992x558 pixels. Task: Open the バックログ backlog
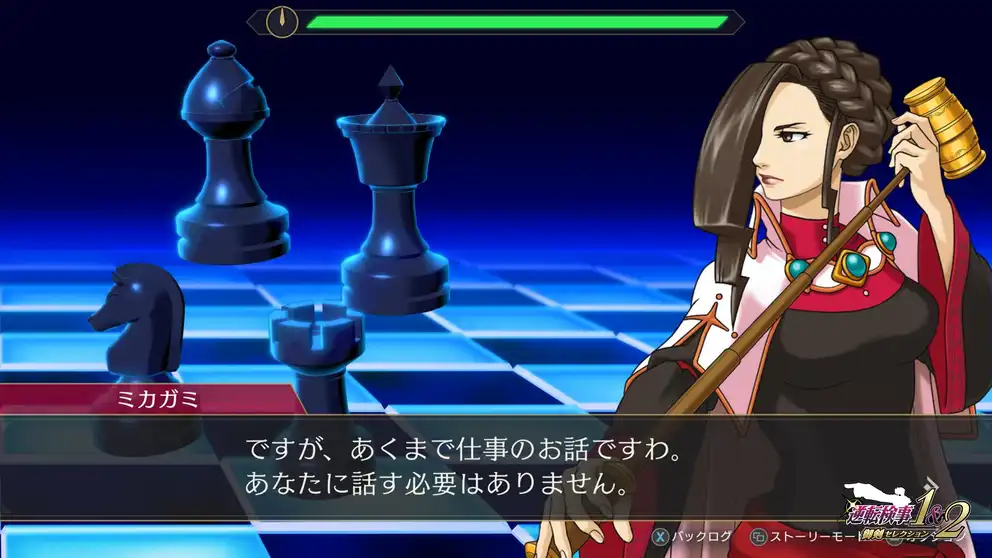click(x=692, y=537)
